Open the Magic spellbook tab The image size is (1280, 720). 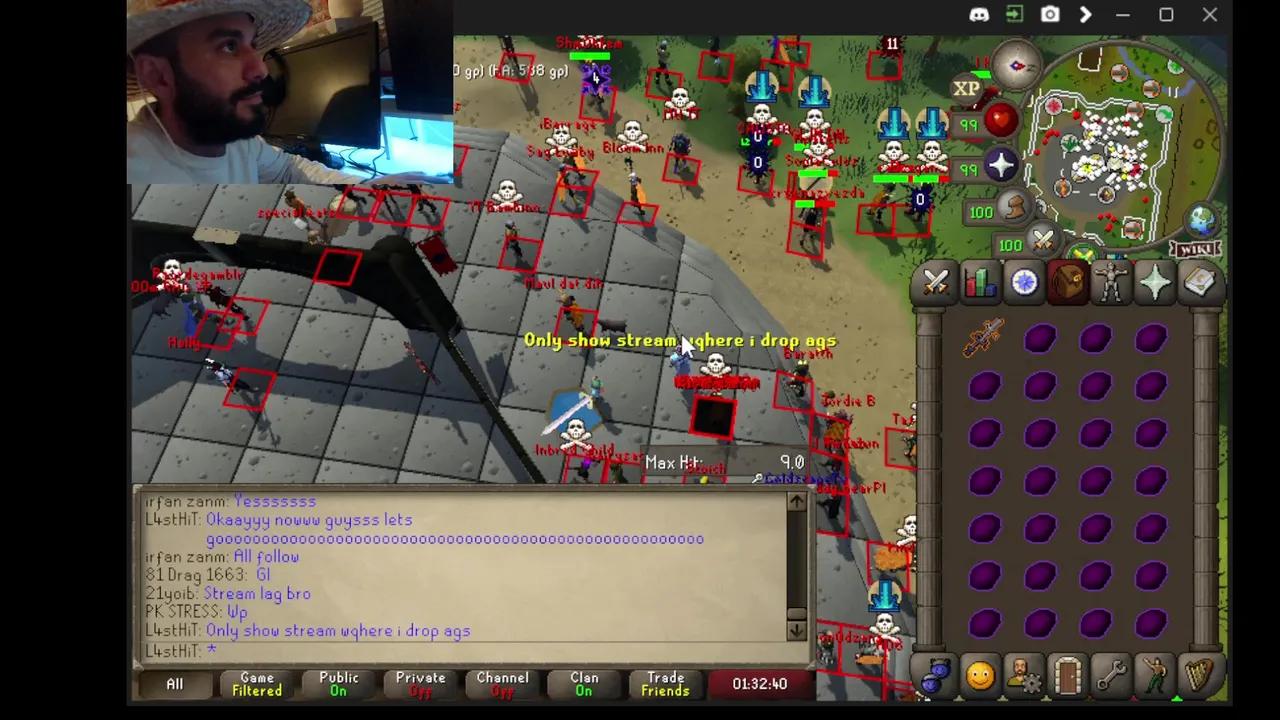click(x=1200, y=283)
